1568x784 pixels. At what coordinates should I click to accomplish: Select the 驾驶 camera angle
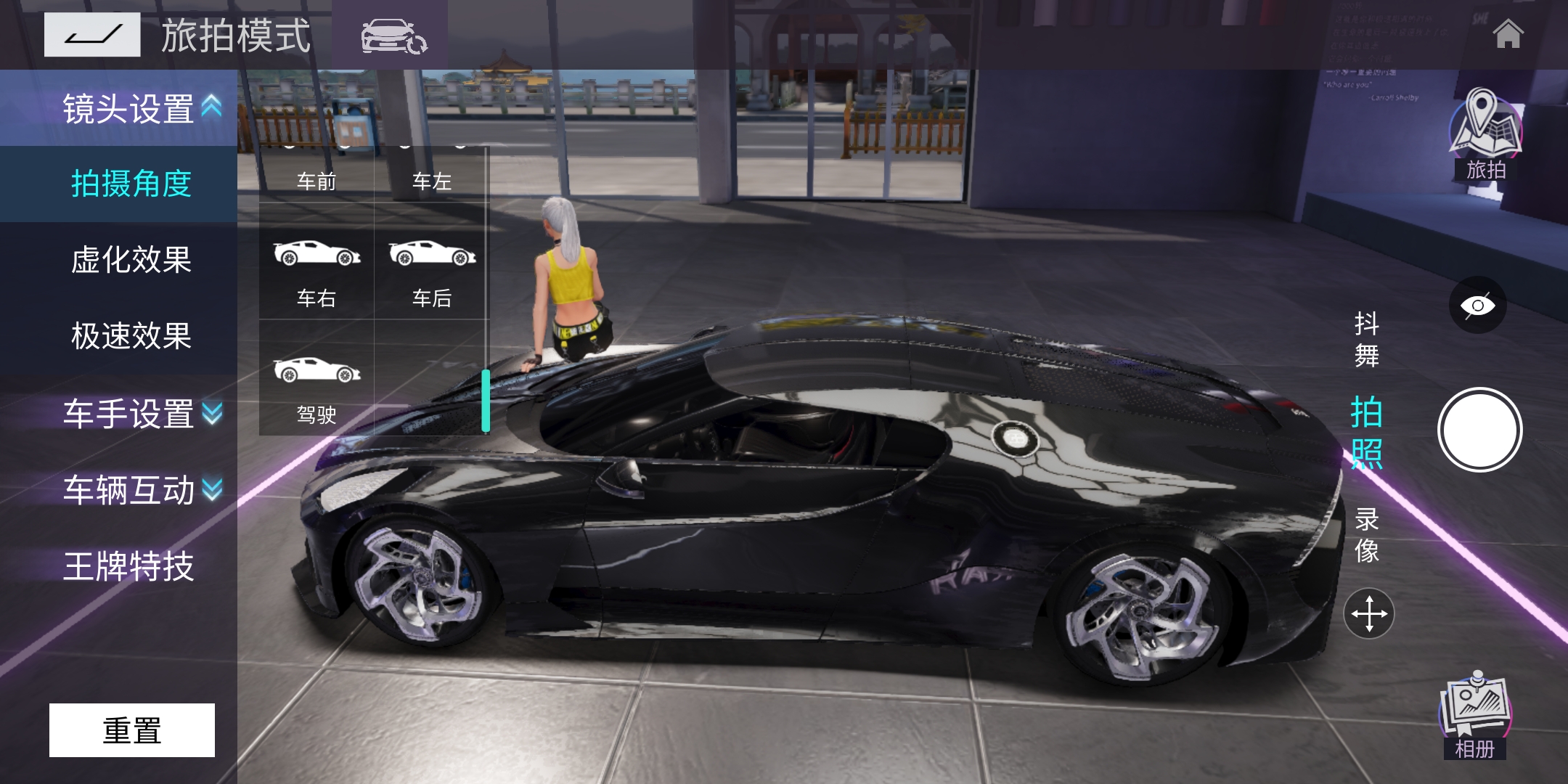coord(317,388)
